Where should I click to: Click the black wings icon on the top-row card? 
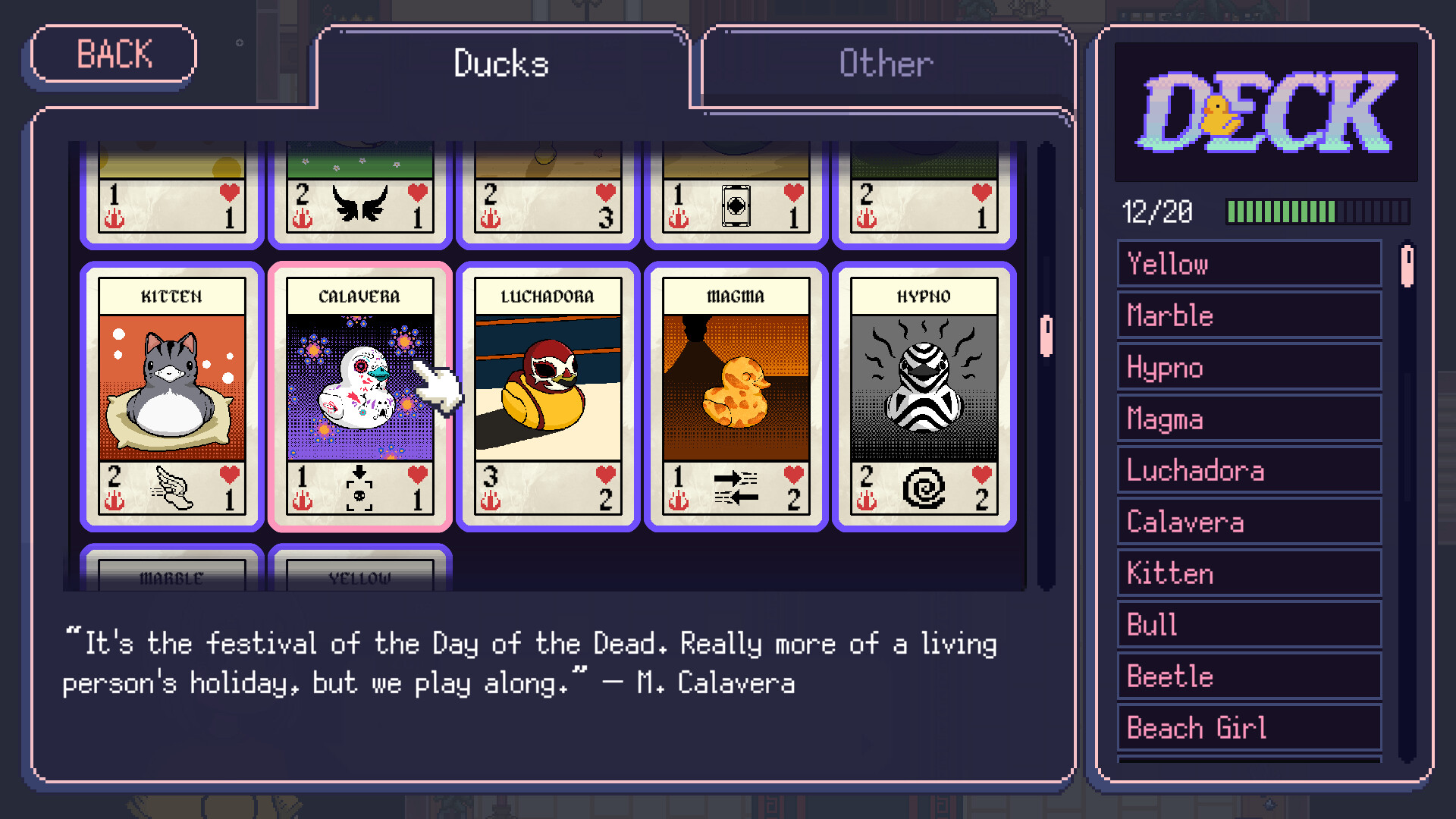pyautogui.click(x=361, y=204)
